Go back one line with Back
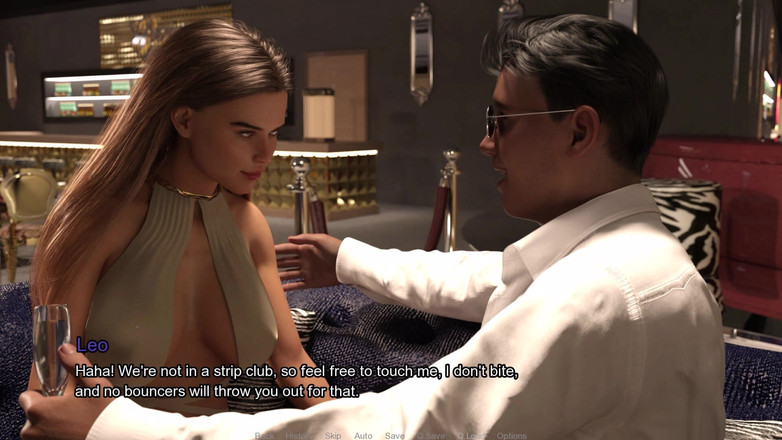This screenshot has width=782, height=440. coord(264,436)
